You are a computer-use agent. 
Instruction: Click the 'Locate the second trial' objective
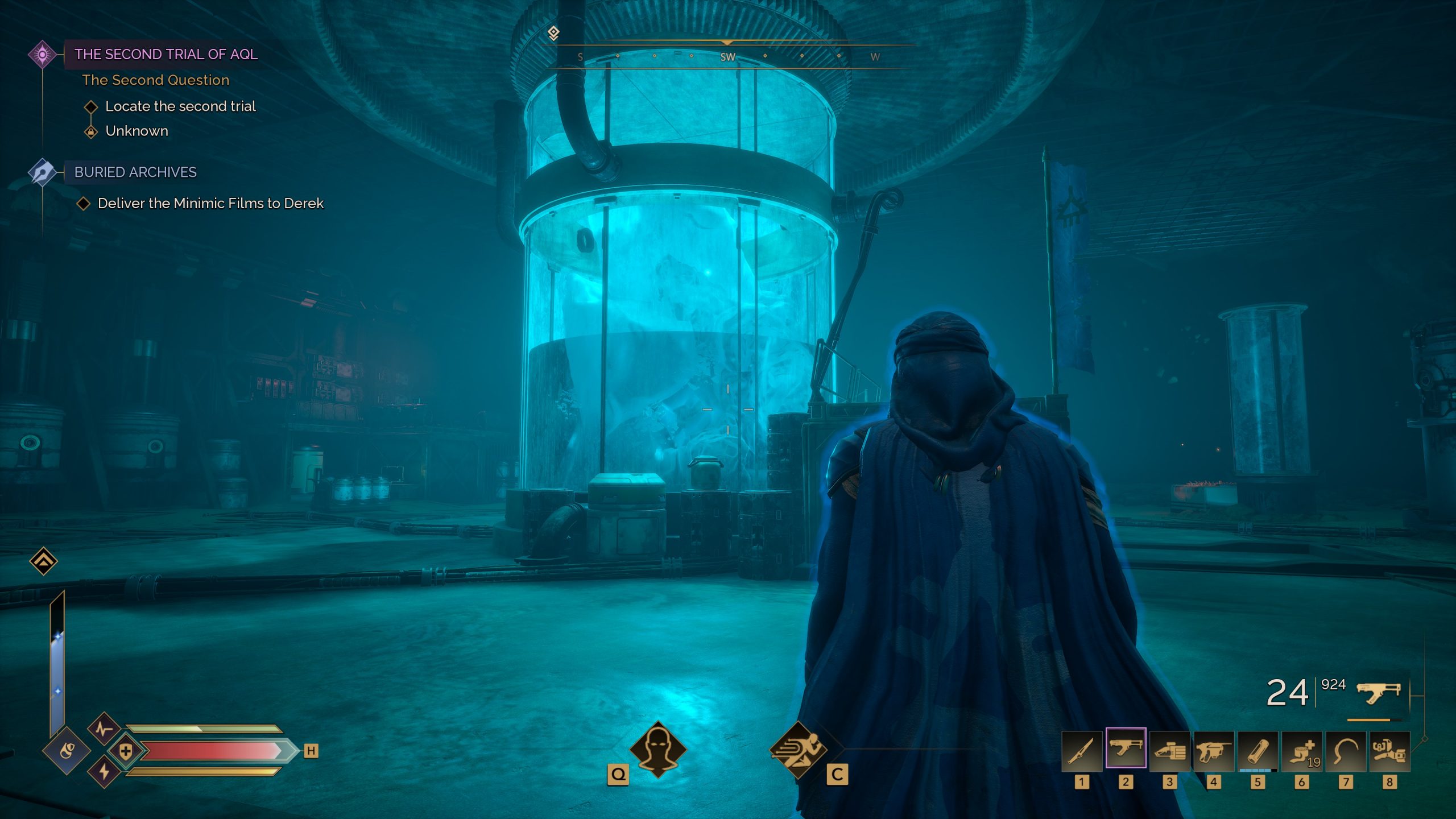click(180, 106)
